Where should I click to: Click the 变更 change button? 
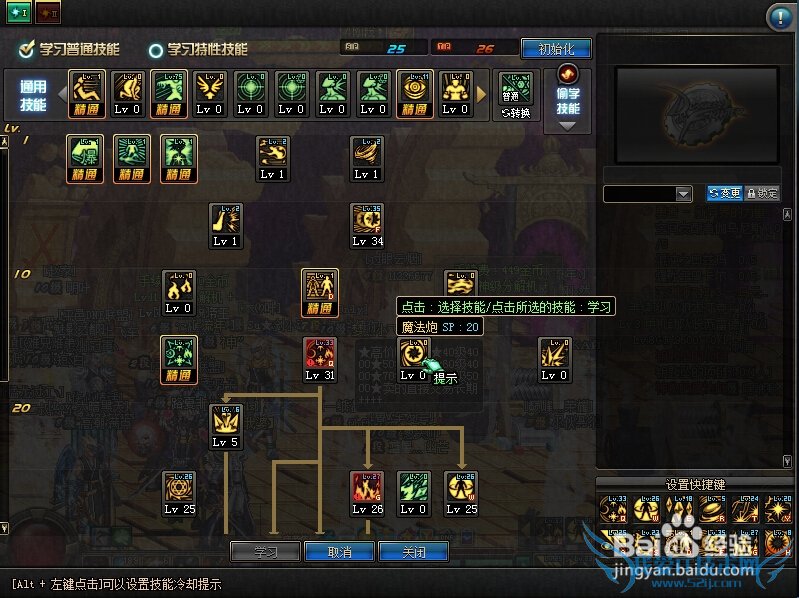(724, 194)
